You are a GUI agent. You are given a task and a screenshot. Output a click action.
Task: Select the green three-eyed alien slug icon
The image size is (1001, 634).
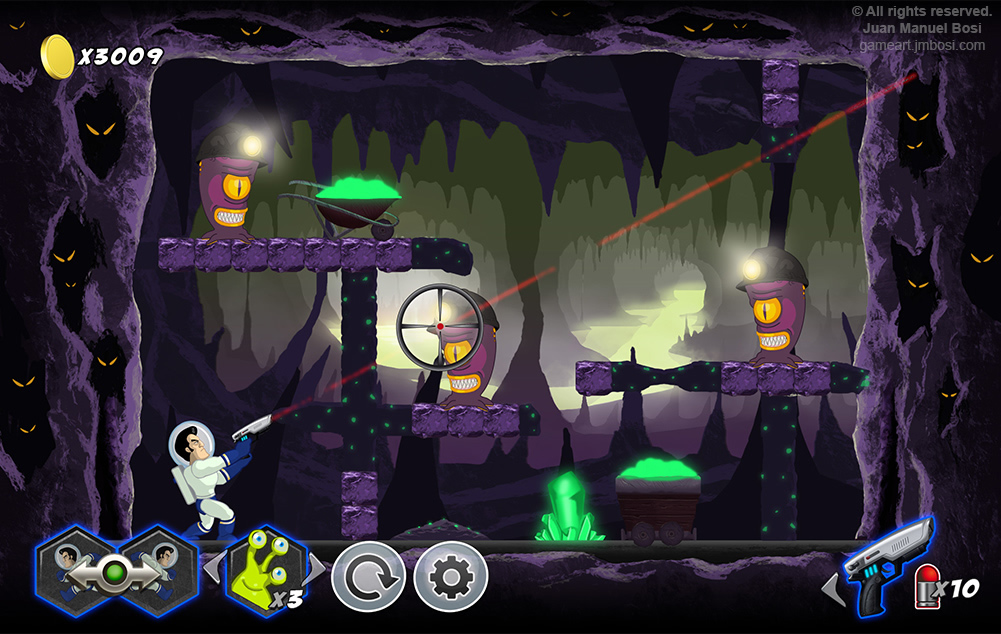click(x=264, y=570)
